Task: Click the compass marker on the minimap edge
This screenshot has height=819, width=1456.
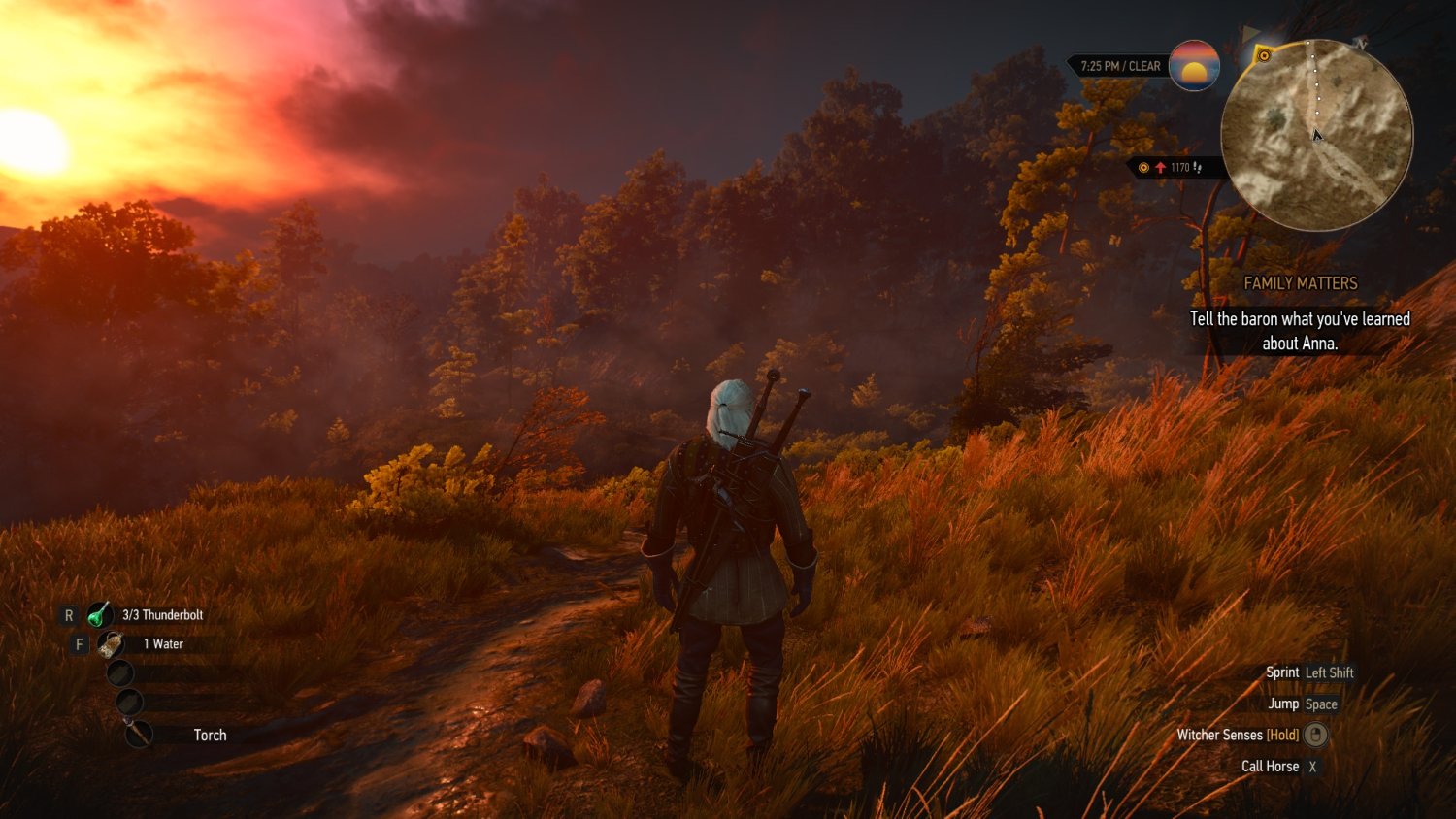Action: click(x=1358, y=47)
